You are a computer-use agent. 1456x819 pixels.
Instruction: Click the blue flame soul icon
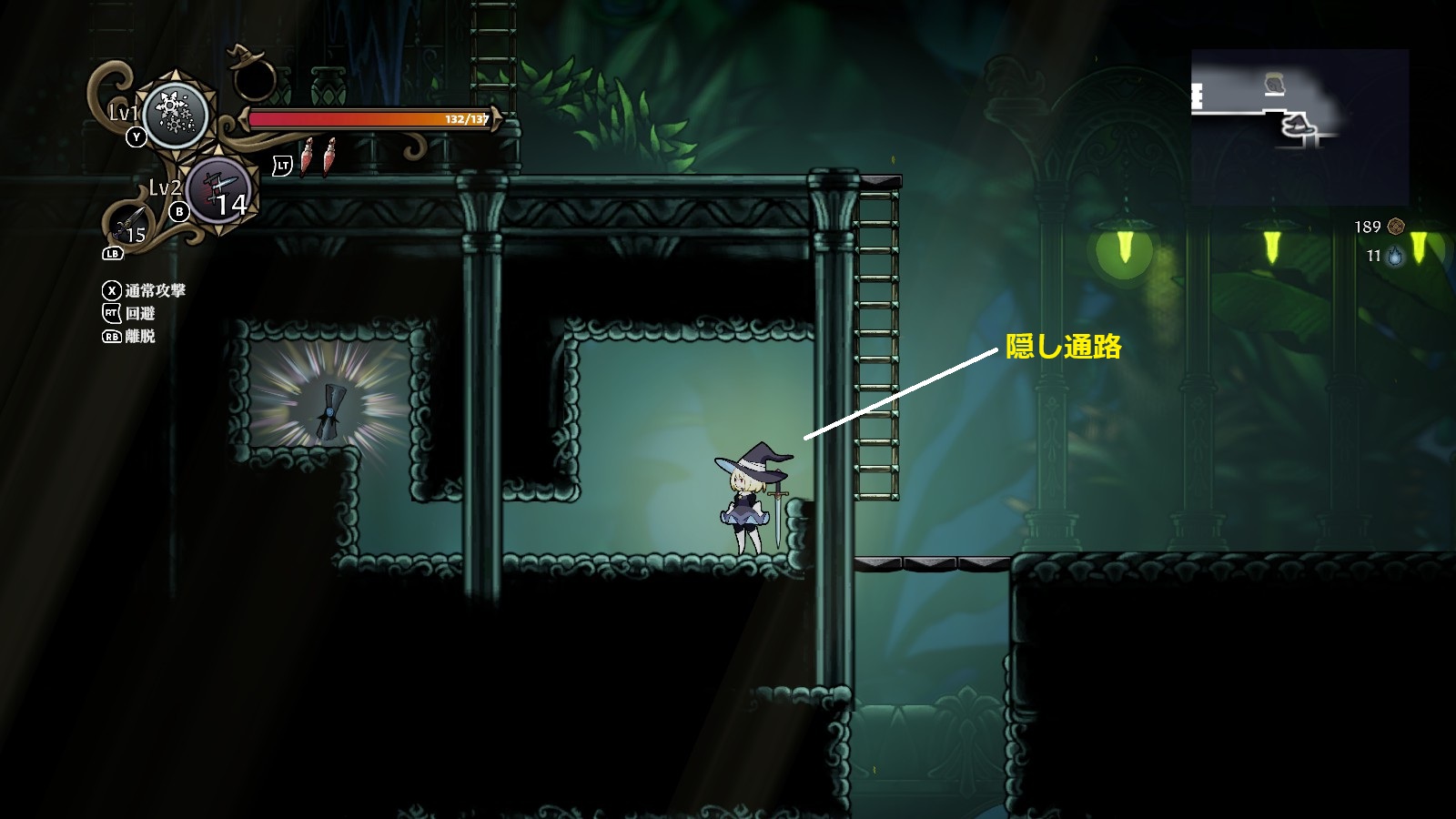tap(1395, 257)
